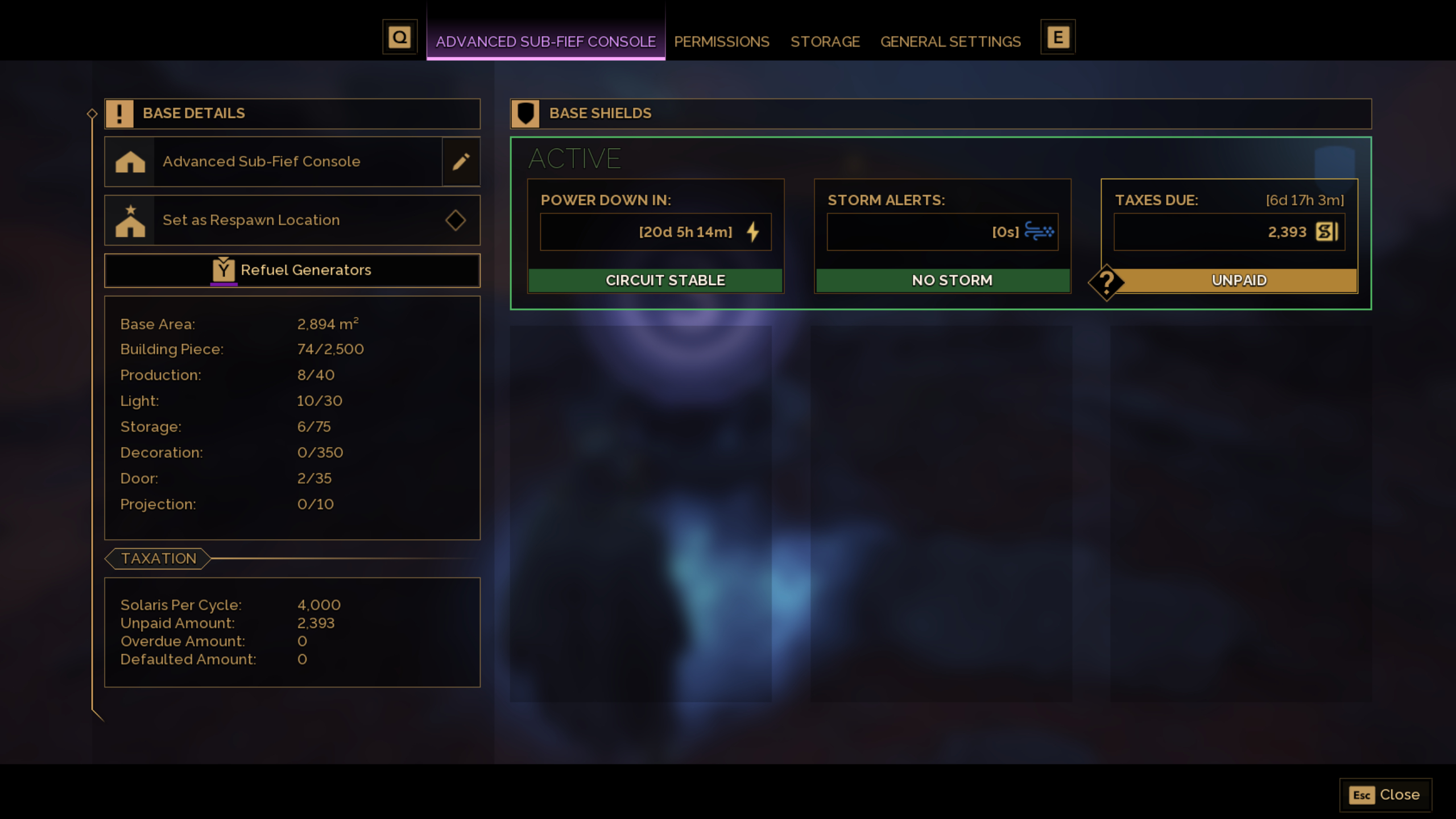Close the console with the Esc Close button

(1386, 795)
